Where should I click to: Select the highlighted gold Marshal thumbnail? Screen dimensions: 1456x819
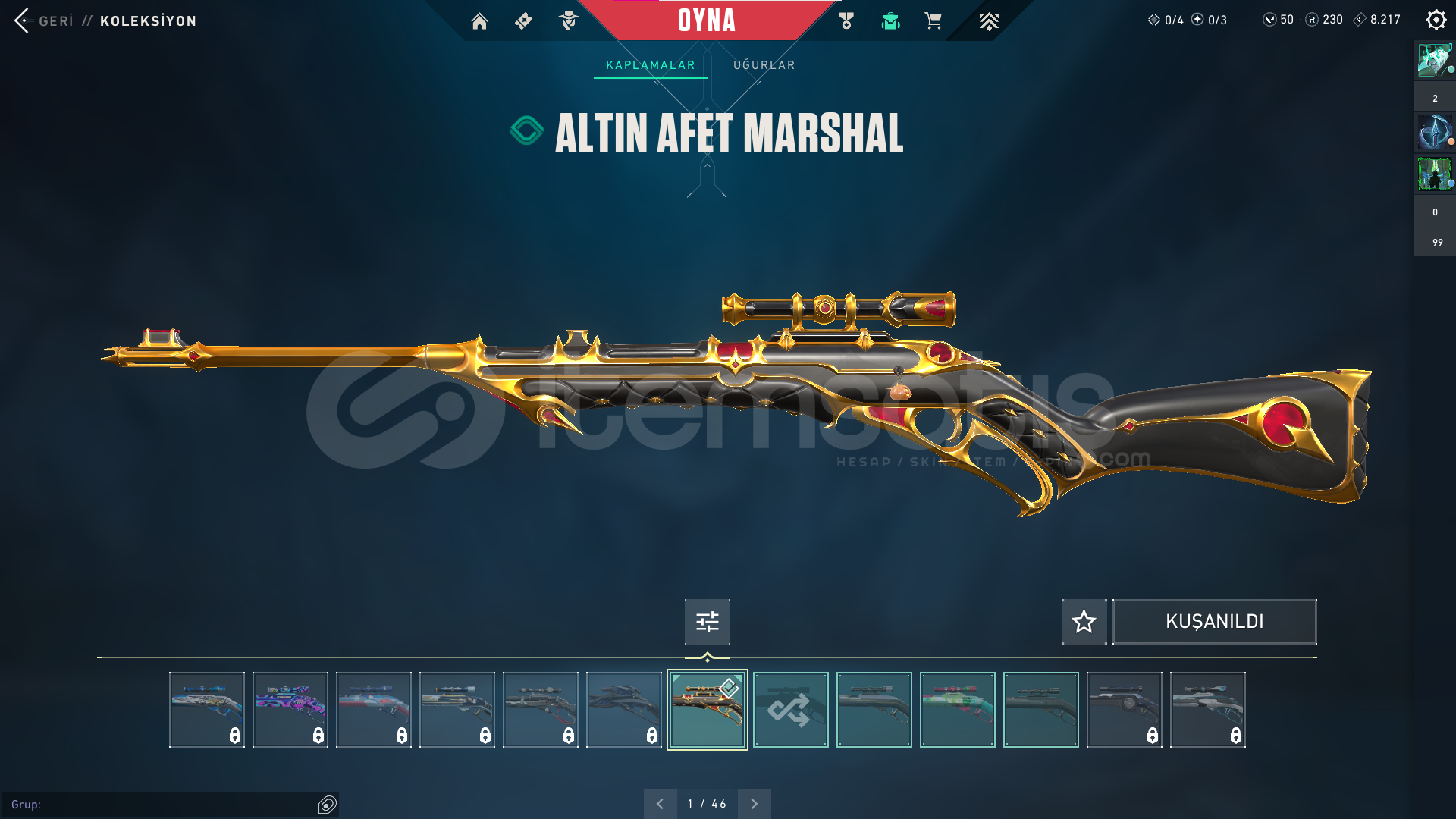pyautogui.click(x=707, y=710)
